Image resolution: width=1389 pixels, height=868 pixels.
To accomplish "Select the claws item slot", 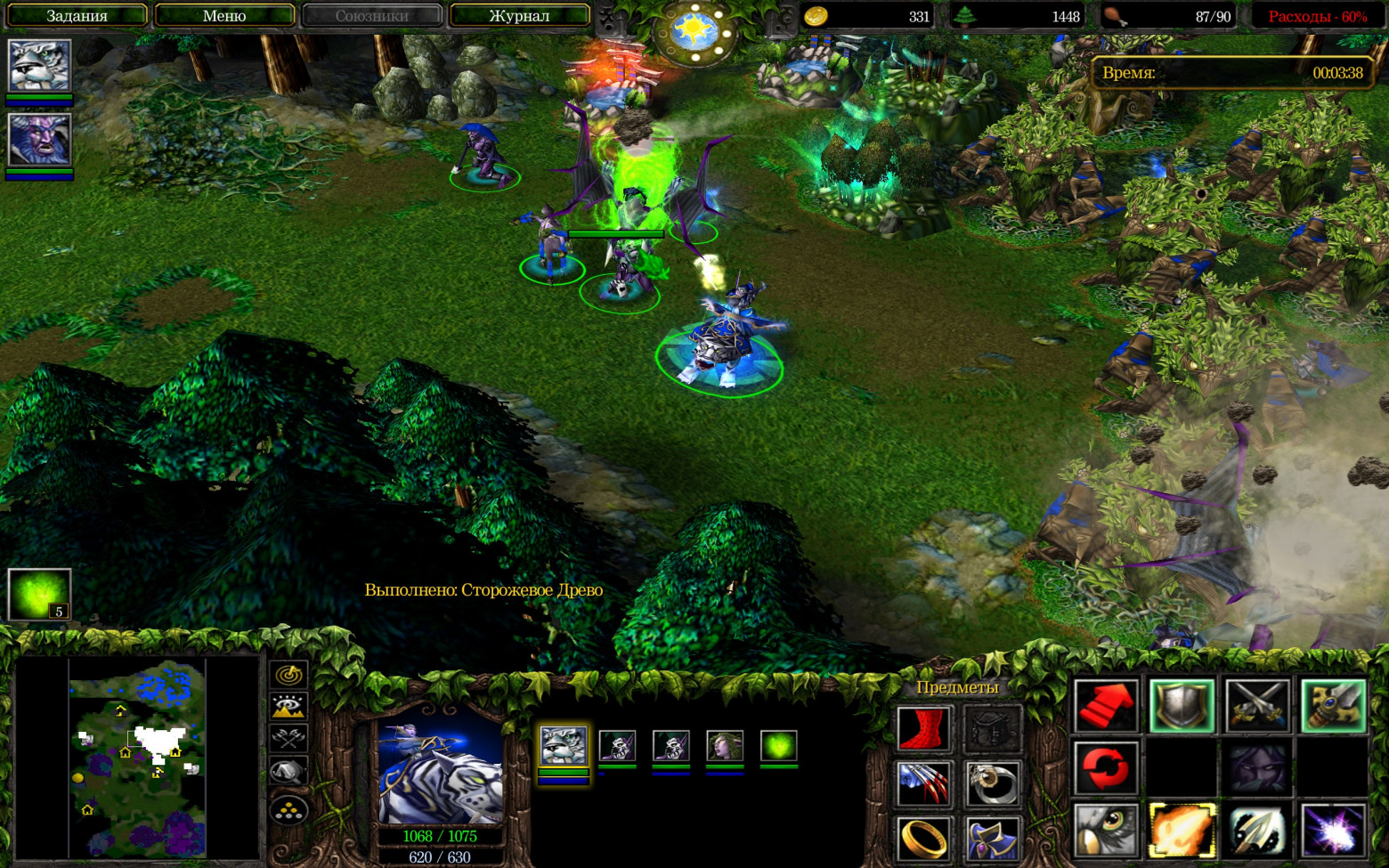I will click(923, 784).
